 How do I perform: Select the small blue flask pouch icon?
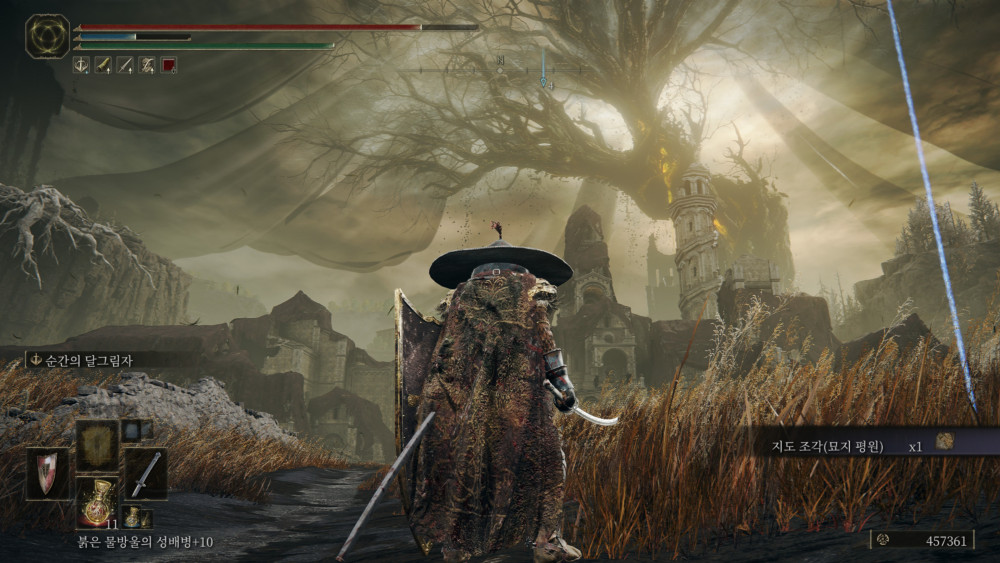pos(134,517)
